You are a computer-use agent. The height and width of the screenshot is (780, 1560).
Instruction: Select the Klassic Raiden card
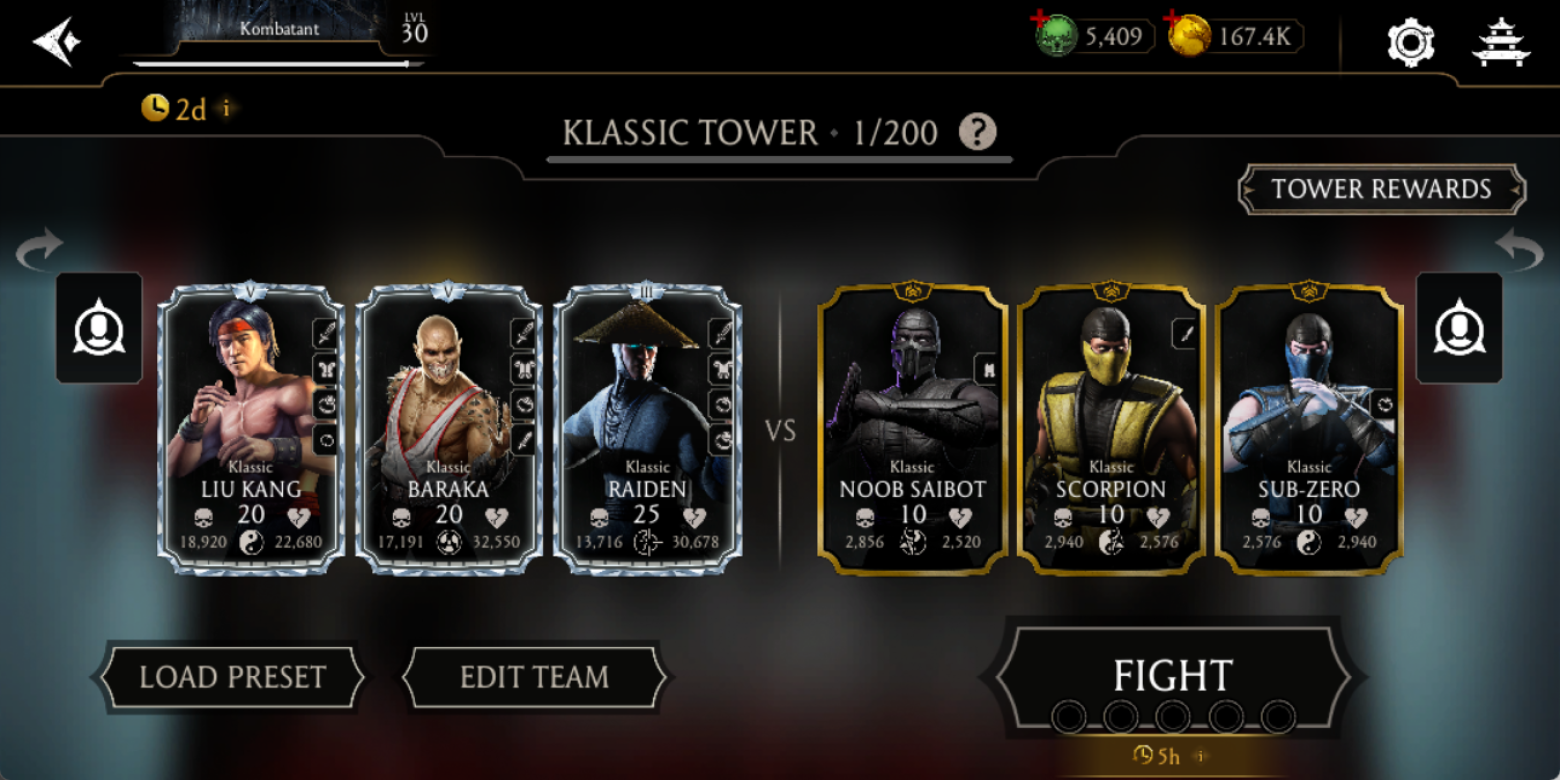646,429
